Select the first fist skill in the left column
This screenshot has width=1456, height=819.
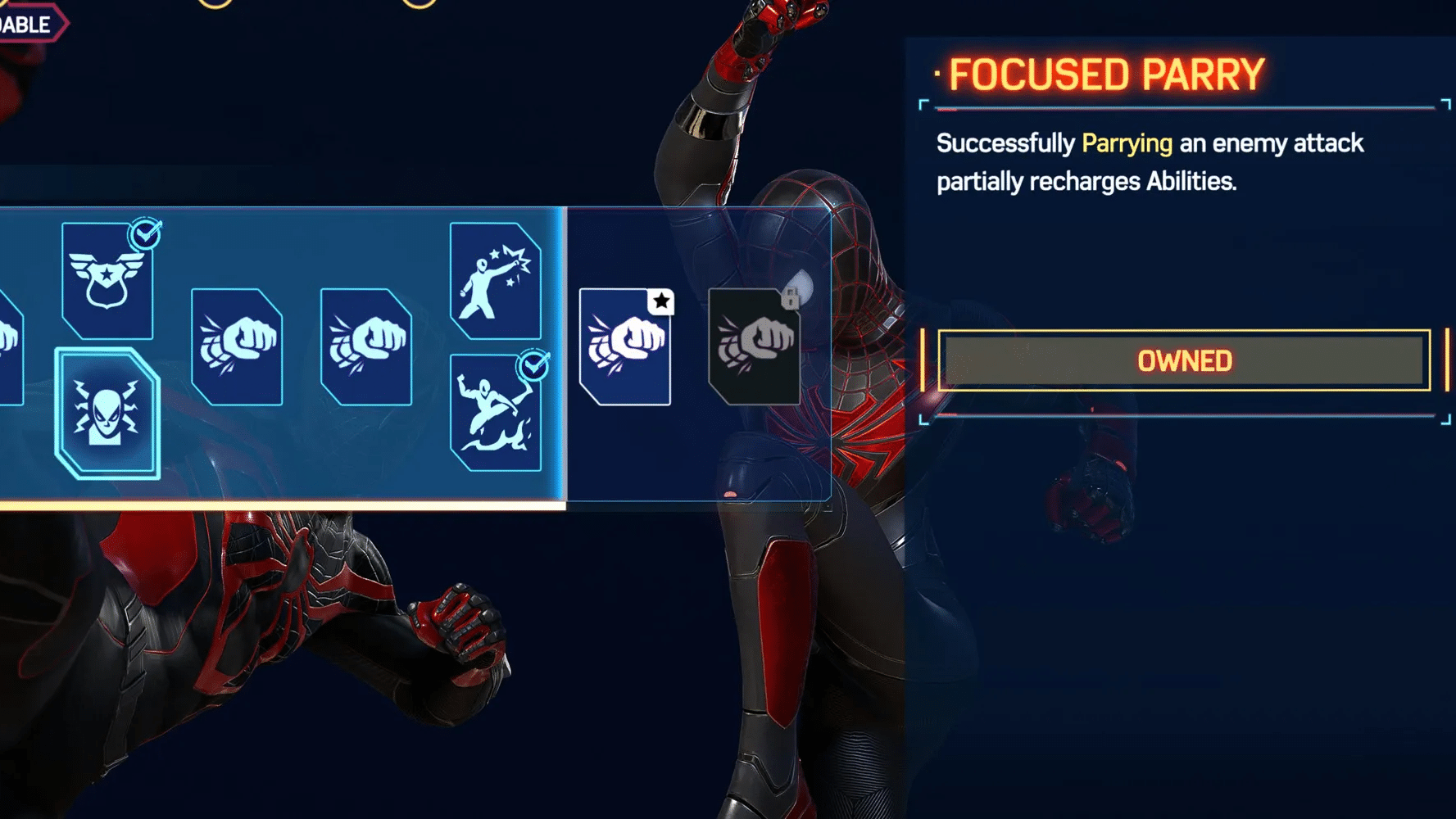point(236,348)
